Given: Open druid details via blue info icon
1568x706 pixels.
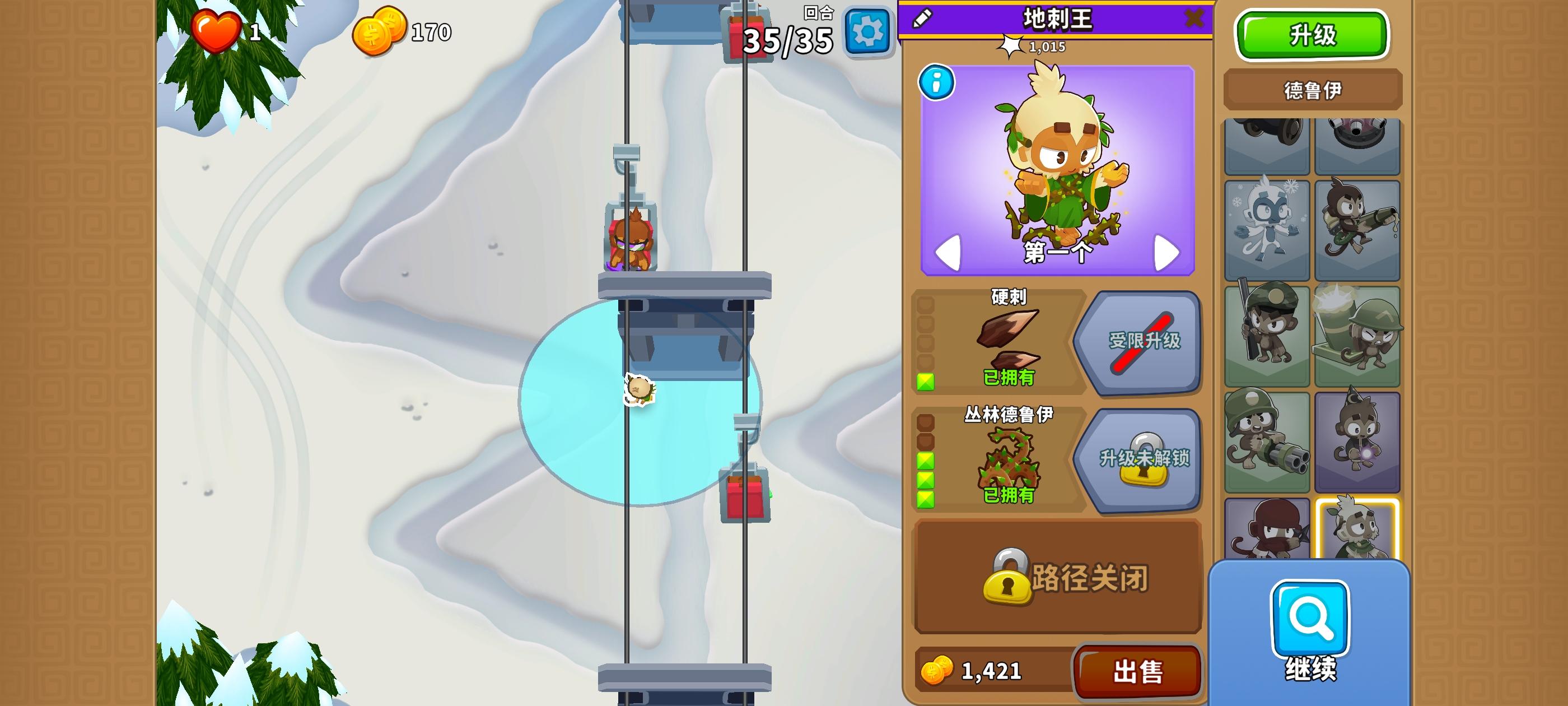Looking at the screenshot, I should pos(938,83).
